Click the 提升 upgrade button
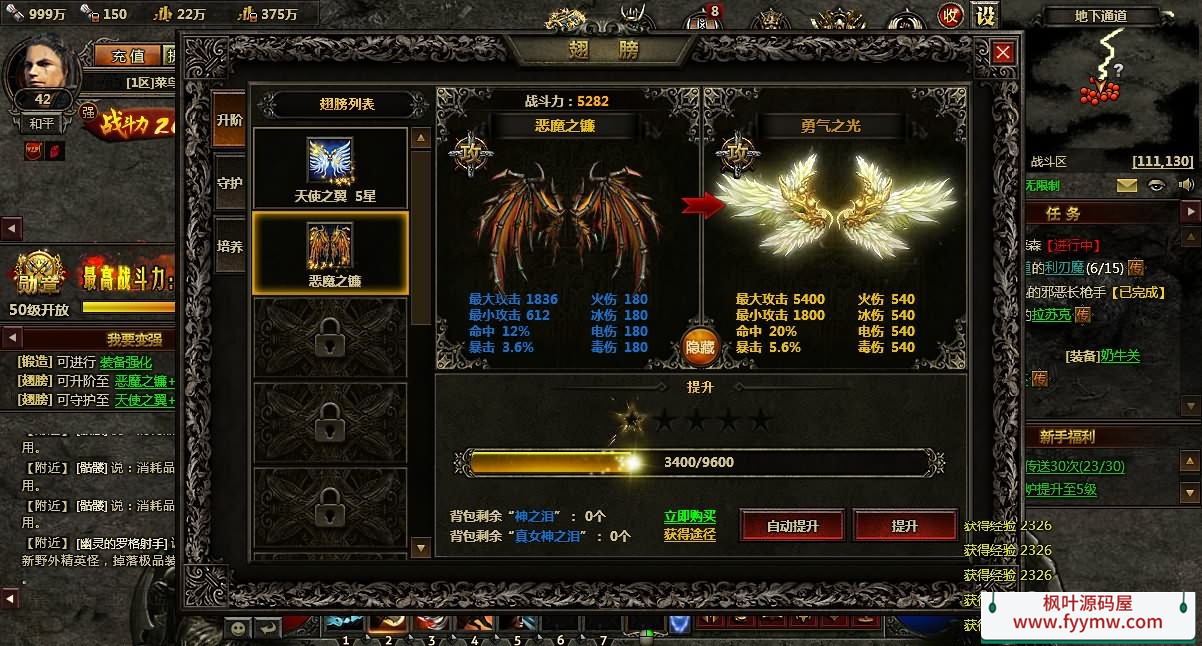This screenshot has width=1202, height=646. (x=904, y=526)
